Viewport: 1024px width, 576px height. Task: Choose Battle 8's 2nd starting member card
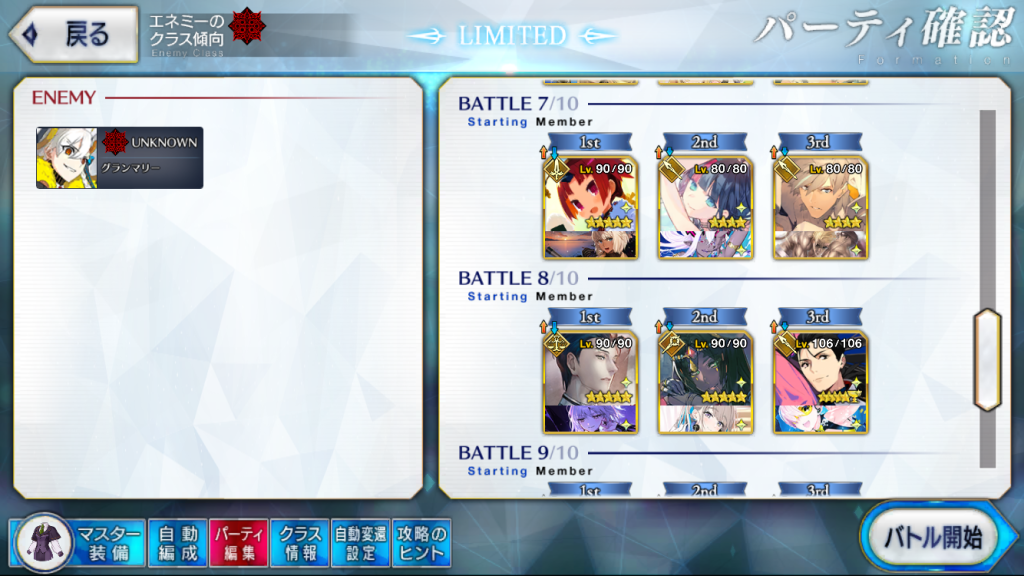click(705, 382)
